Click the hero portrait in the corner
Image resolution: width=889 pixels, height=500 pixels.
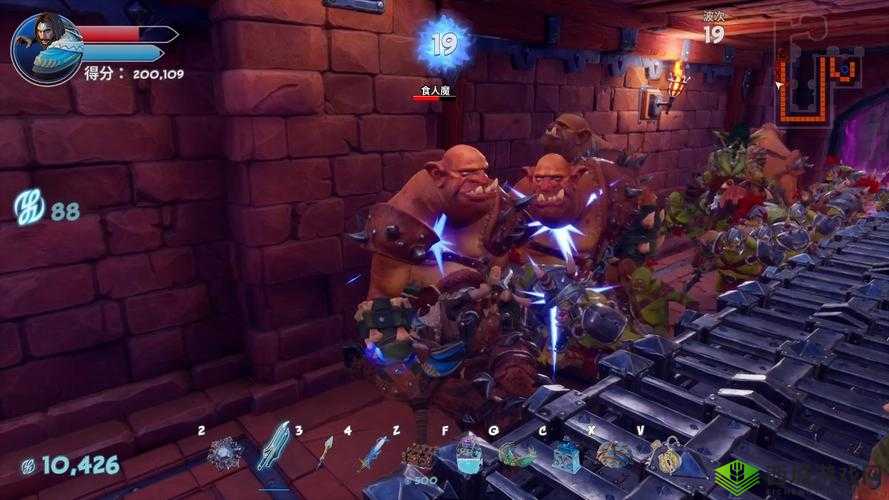pos(47,45)
